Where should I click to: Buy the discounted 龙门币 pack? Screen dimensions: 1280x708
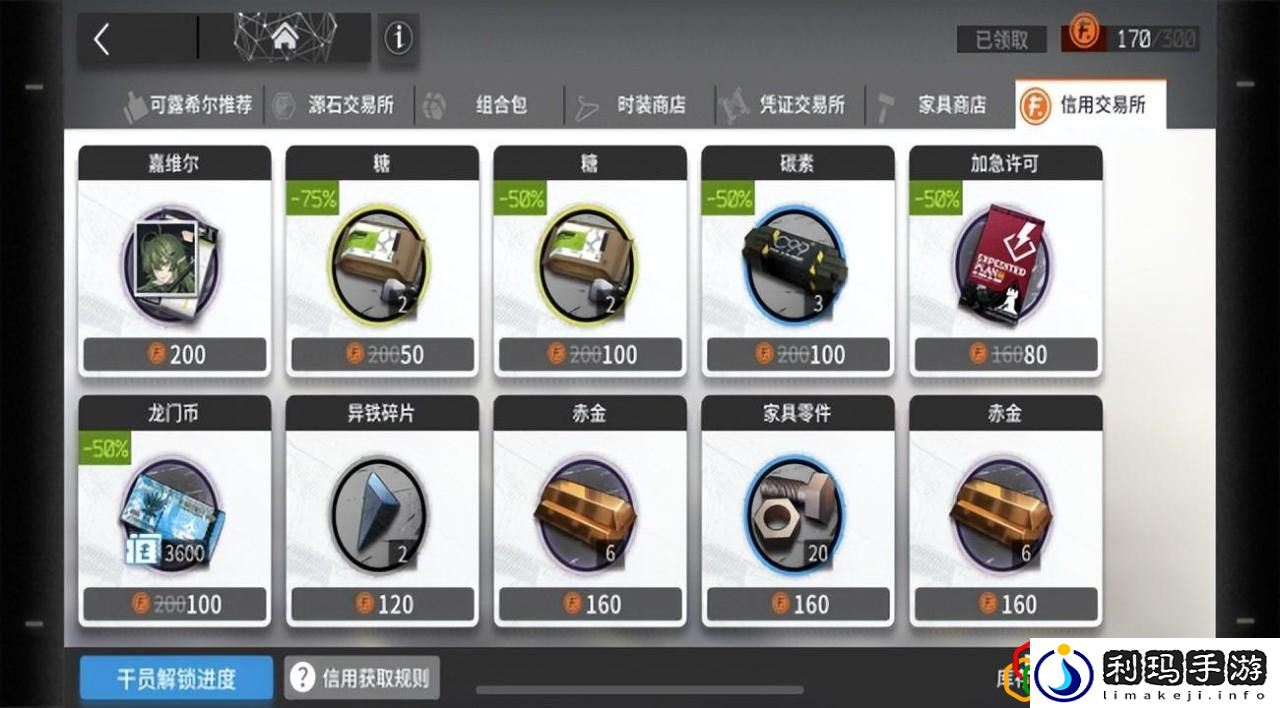175,511
